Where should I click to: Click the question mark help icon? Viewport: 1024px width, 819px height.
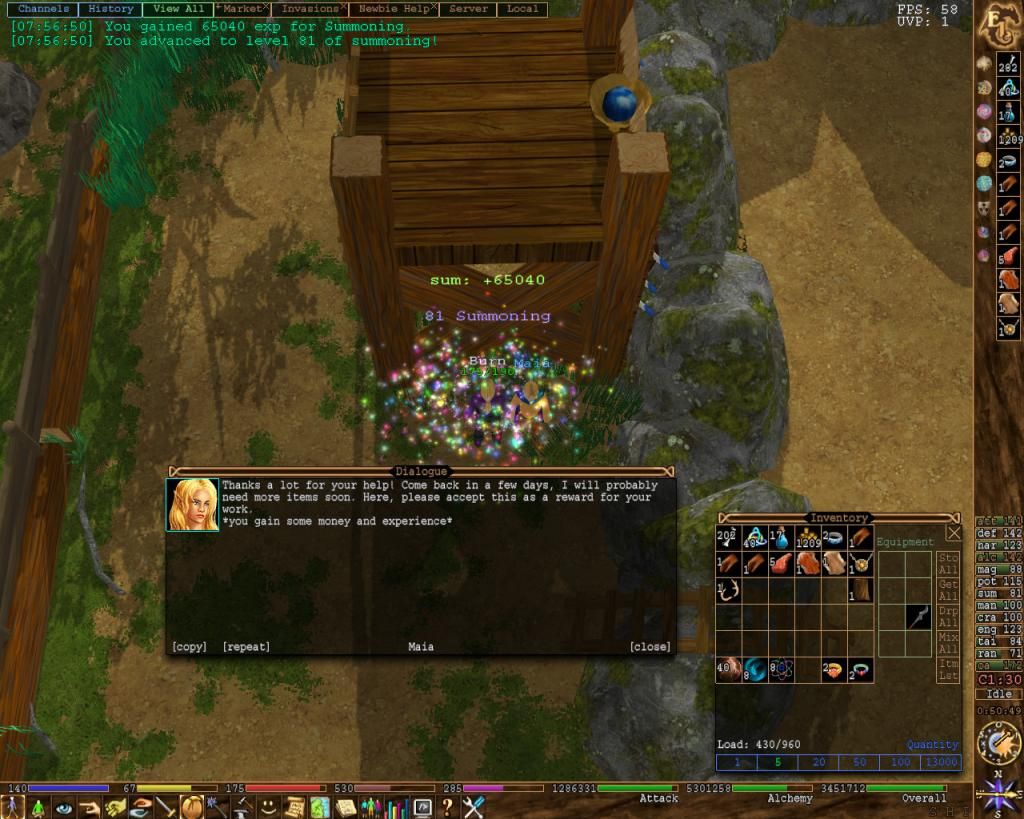[x=447, y=806]
